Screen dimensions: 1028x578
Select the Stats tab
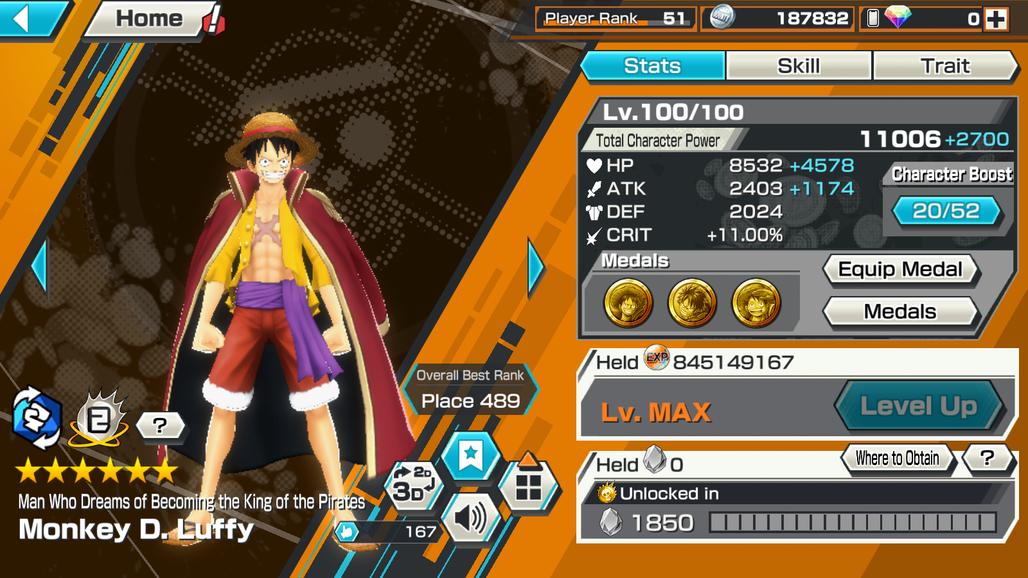point(652,66)
